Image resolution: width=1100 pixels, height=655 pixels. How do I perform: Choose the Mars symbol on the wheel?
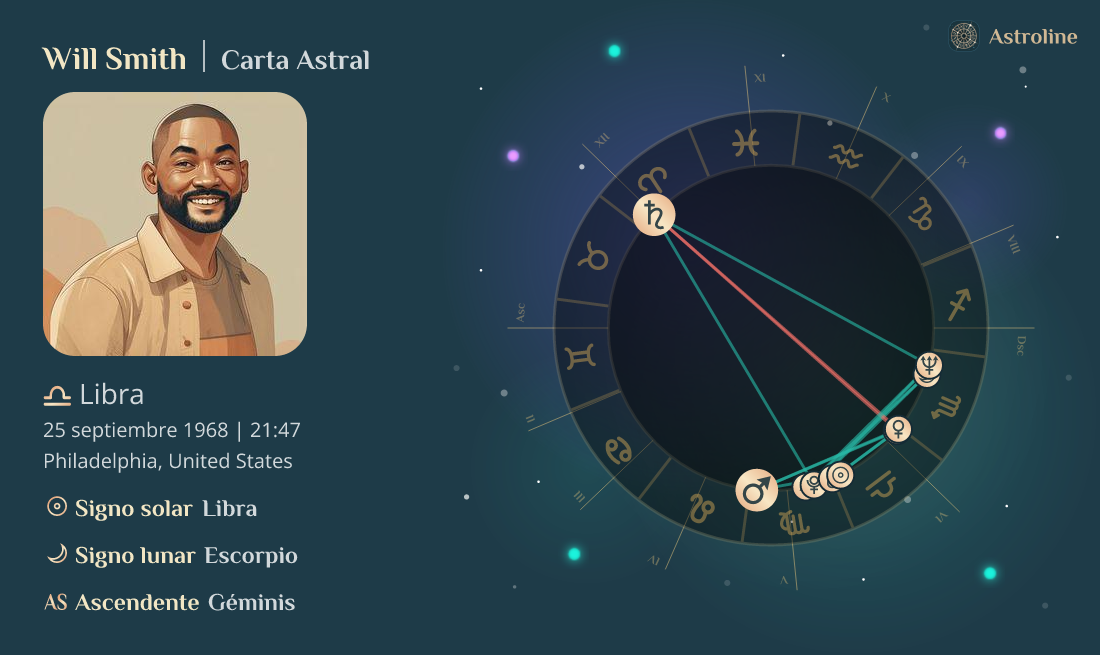(x=757, y=490)
